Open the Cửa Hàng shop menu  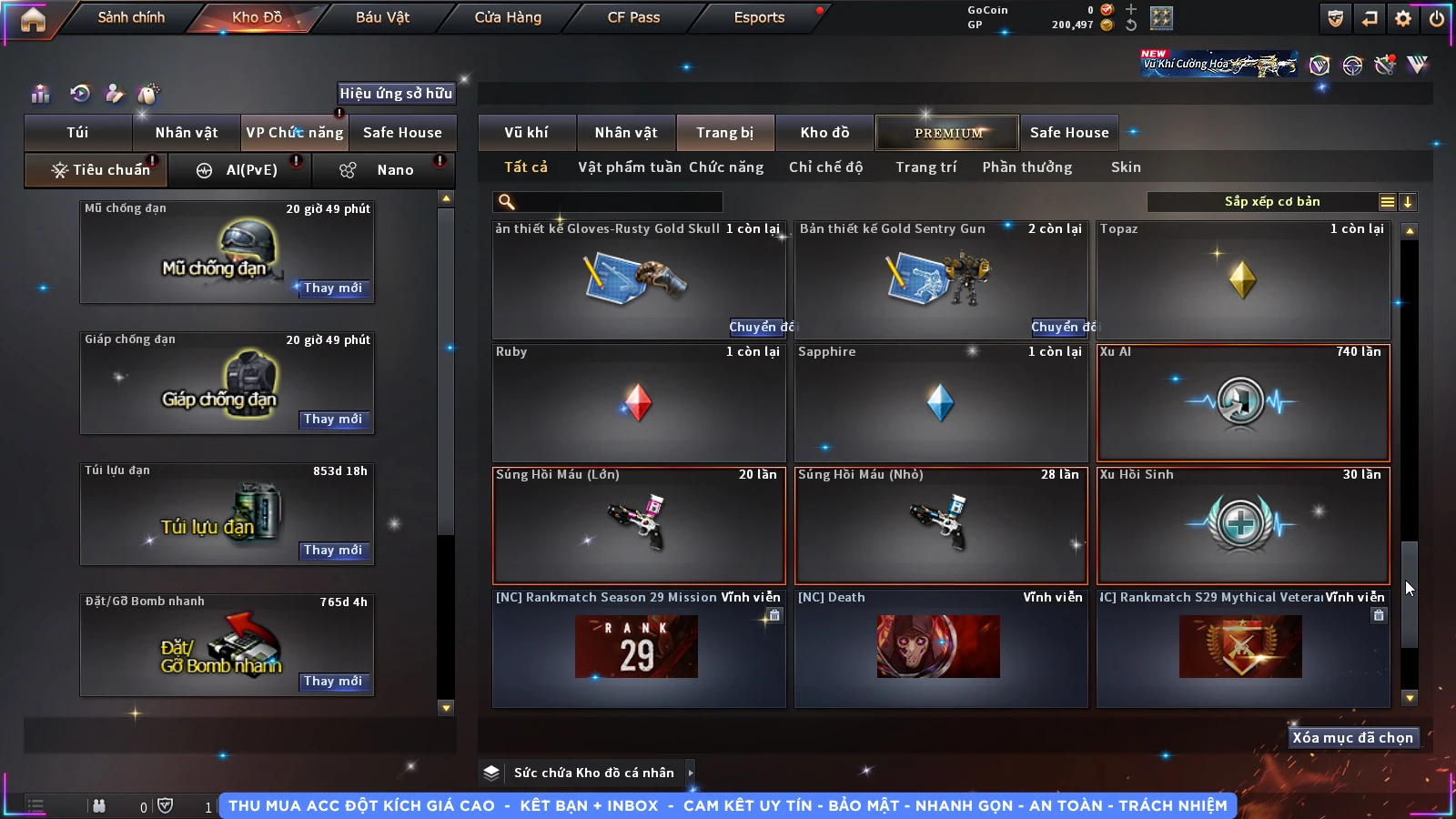pos(508,17)
